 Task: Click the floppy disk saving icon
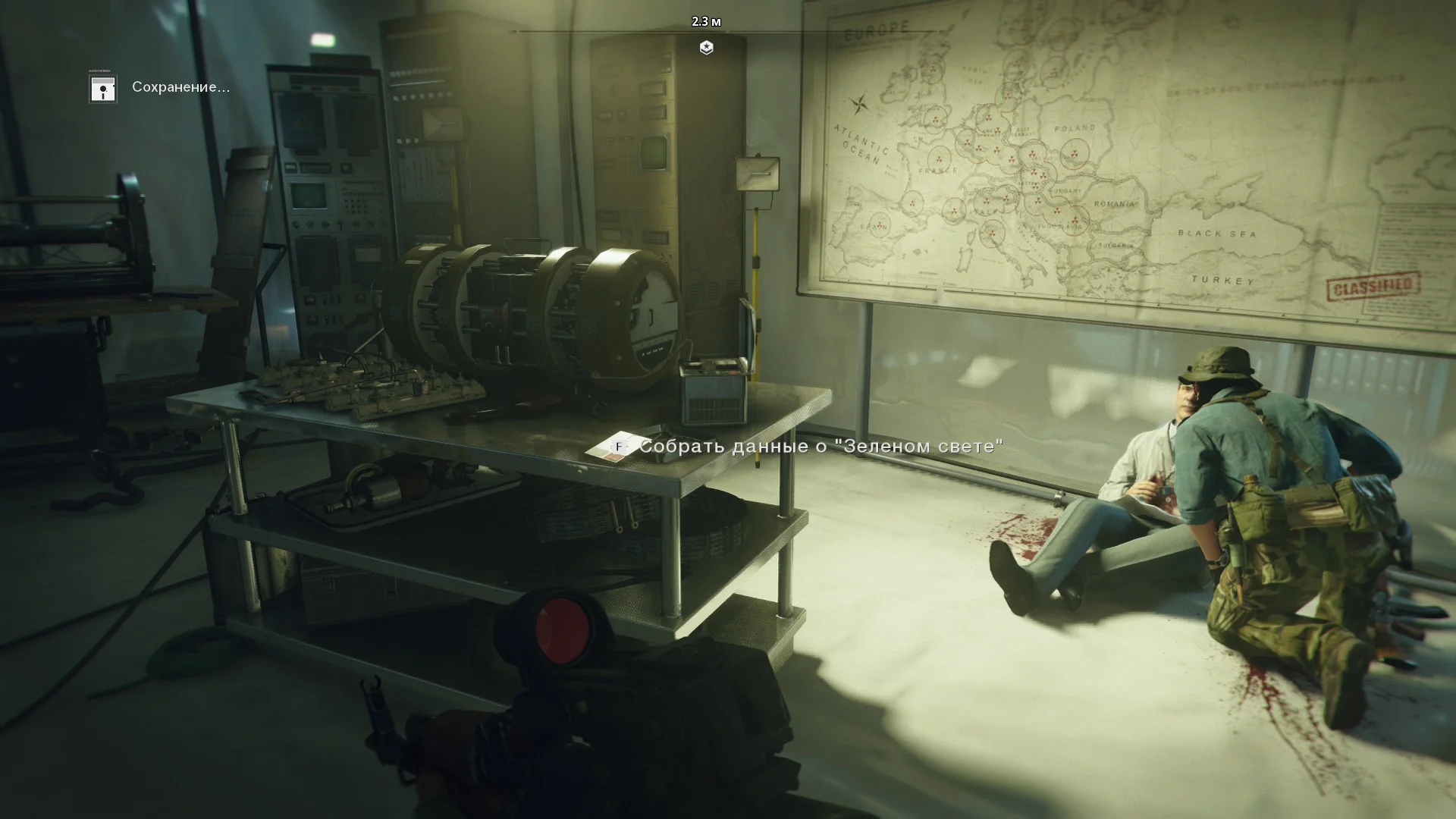(x=102, y=89)
